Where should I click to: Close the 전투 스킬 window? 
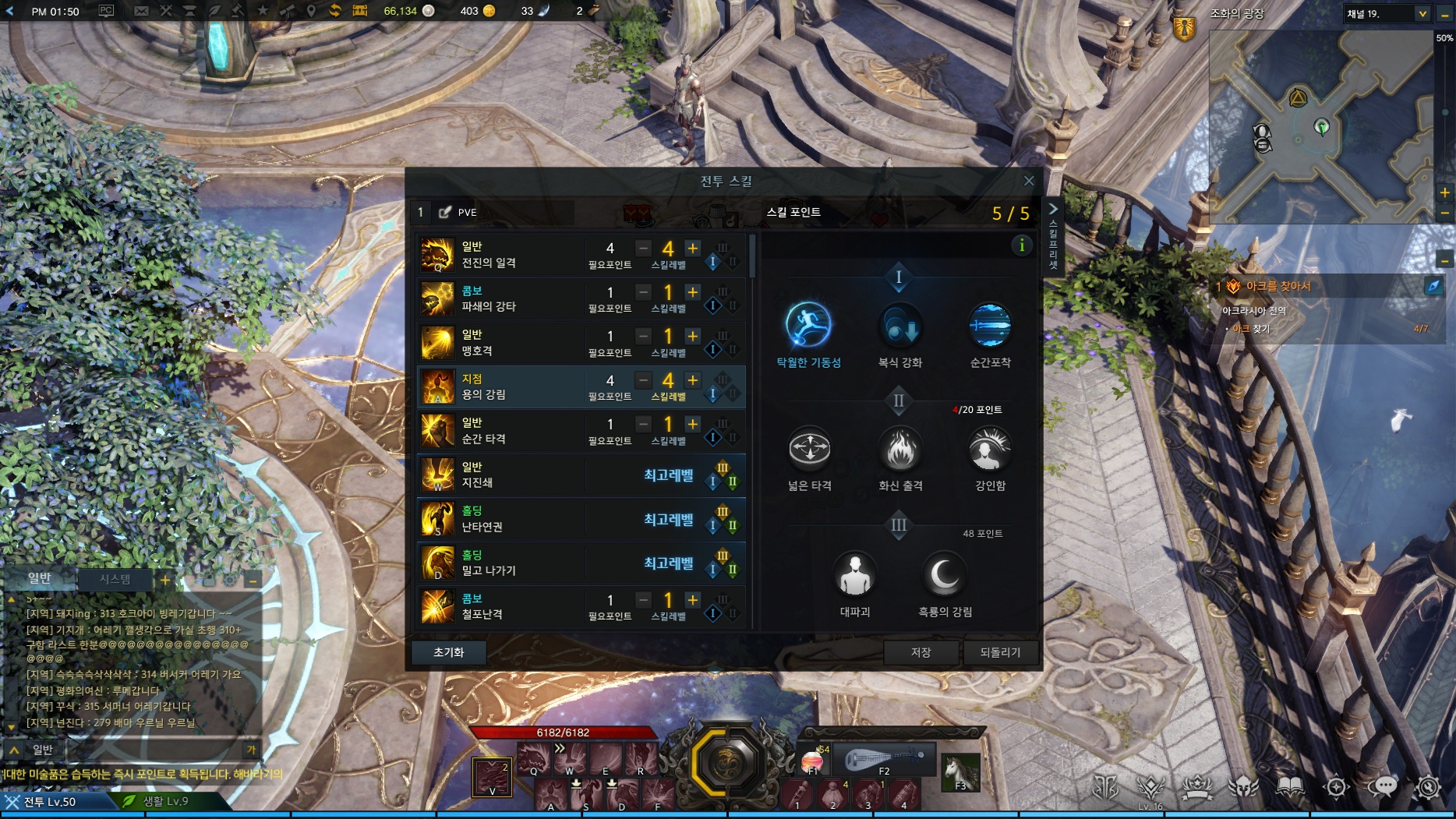[x=1029, y=181]
